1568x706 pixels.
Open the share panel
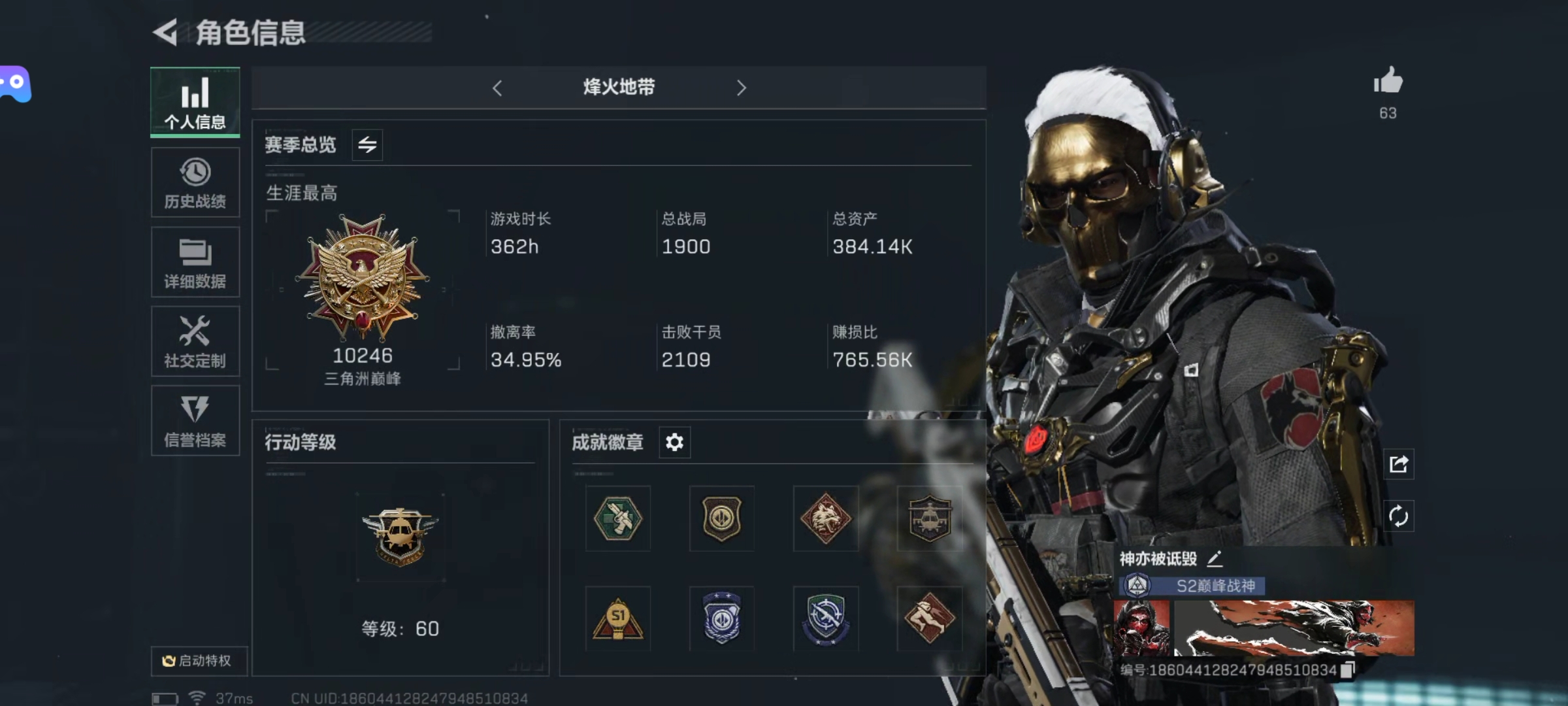click(1399, 464)
